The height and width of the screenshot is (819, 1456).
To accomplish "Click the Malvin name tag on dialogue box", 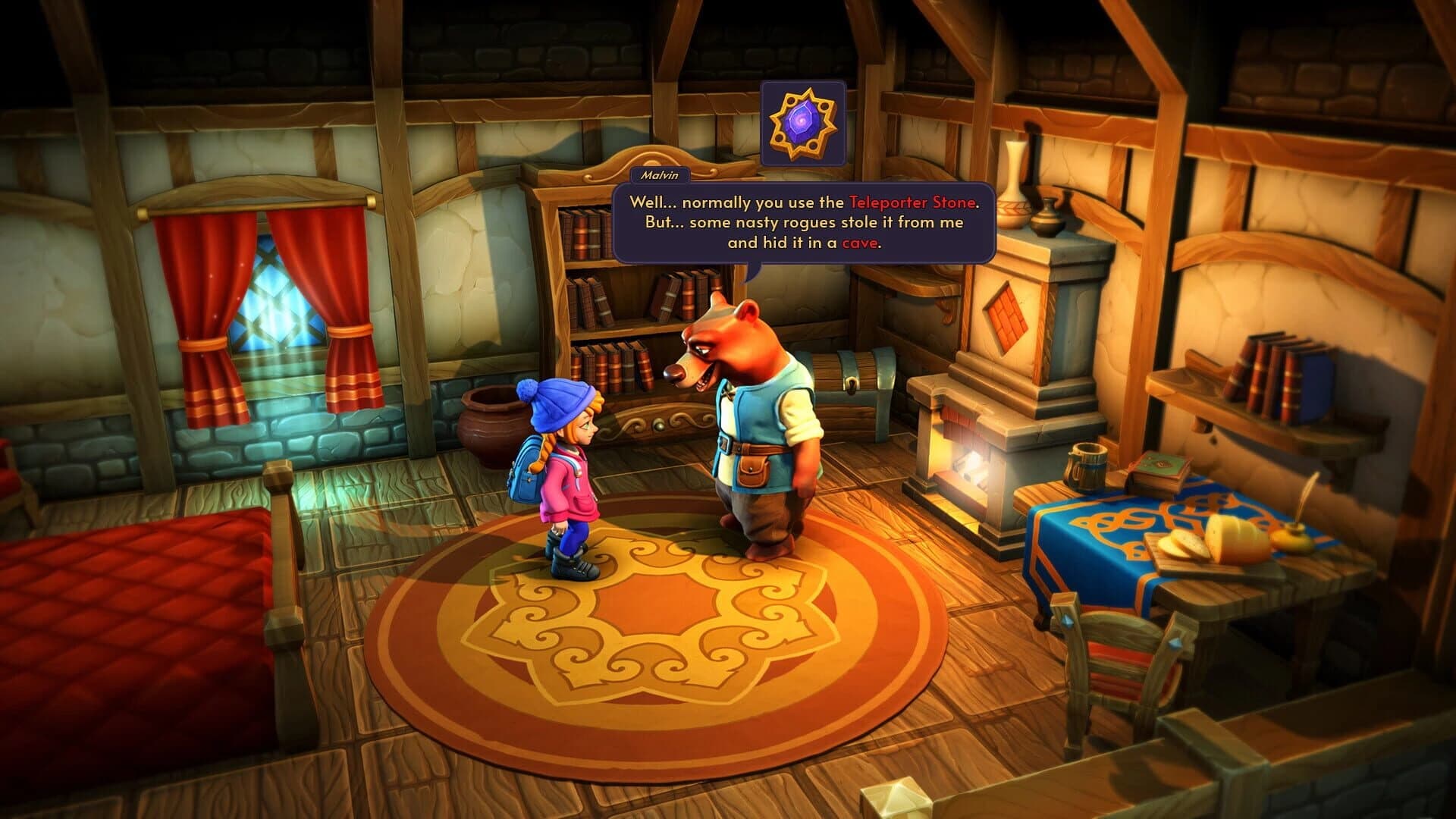I will click(x=659, y=175).
